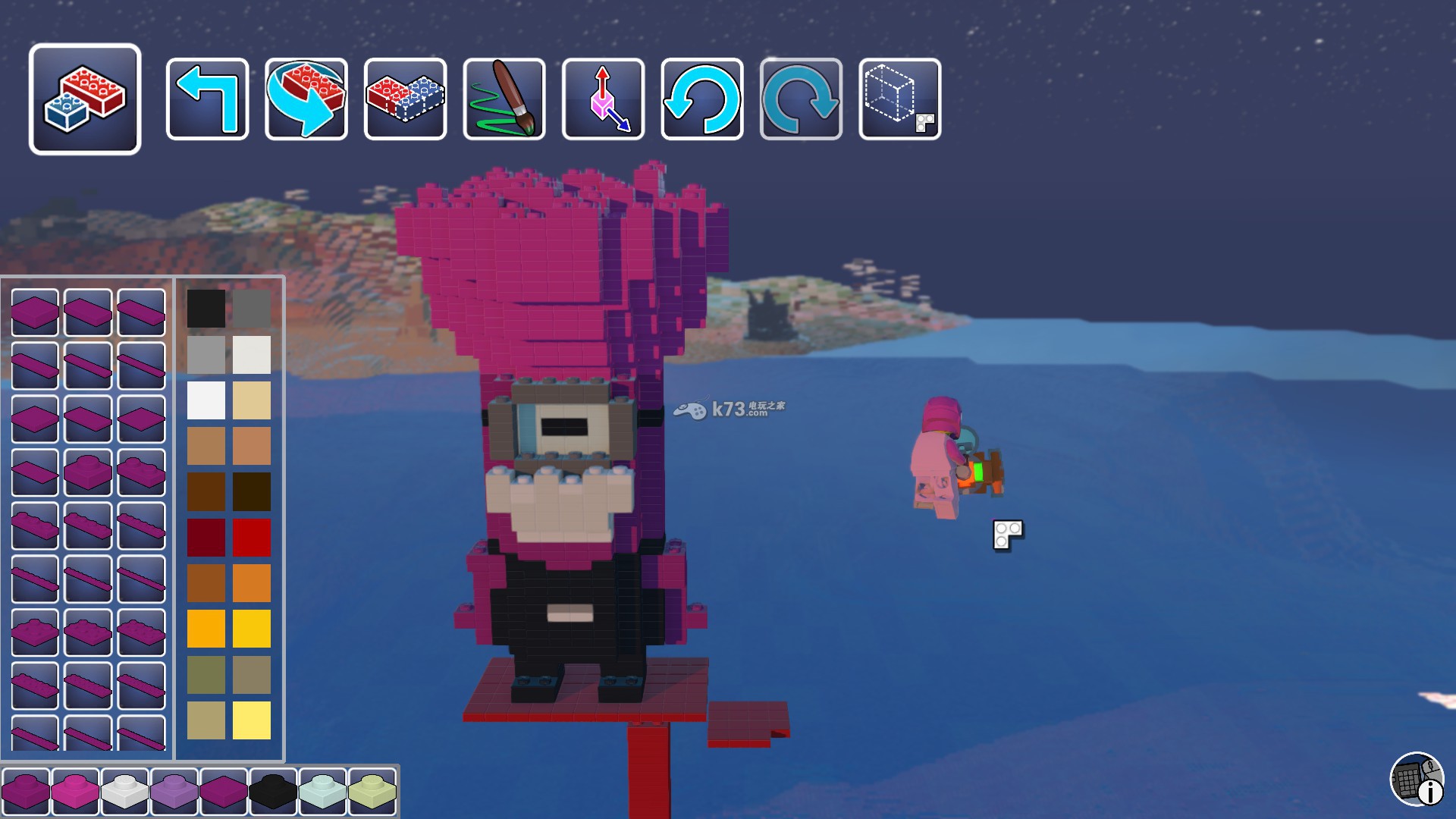Pick the black color swatch
Screen dimensions: 1456x819
[x=206, y=309]
